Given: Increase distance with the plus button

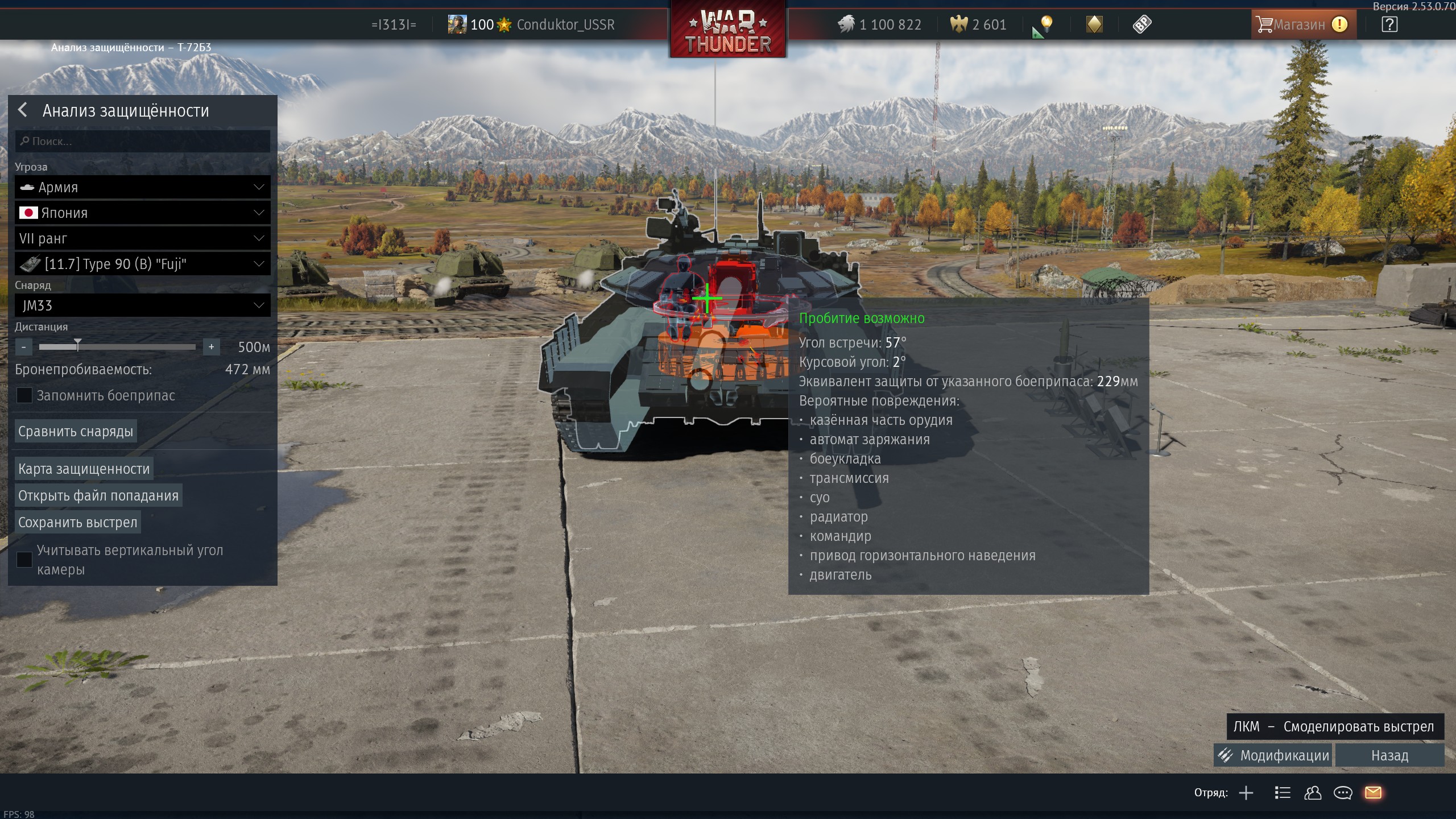Looking at the screenshot, I should (211, 346).
